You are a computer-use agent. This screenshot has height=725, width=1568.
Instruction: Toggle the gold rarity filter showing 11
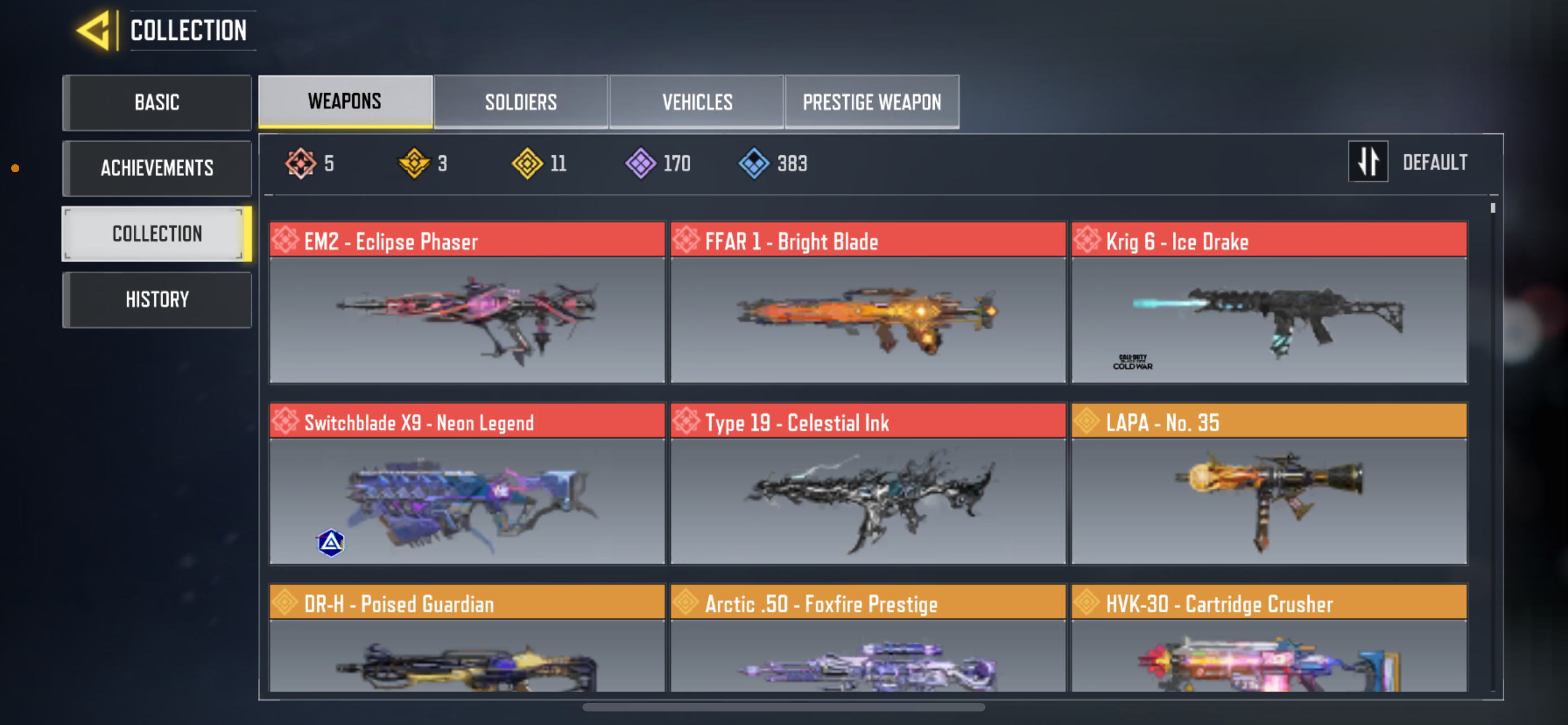click(529, 163)
